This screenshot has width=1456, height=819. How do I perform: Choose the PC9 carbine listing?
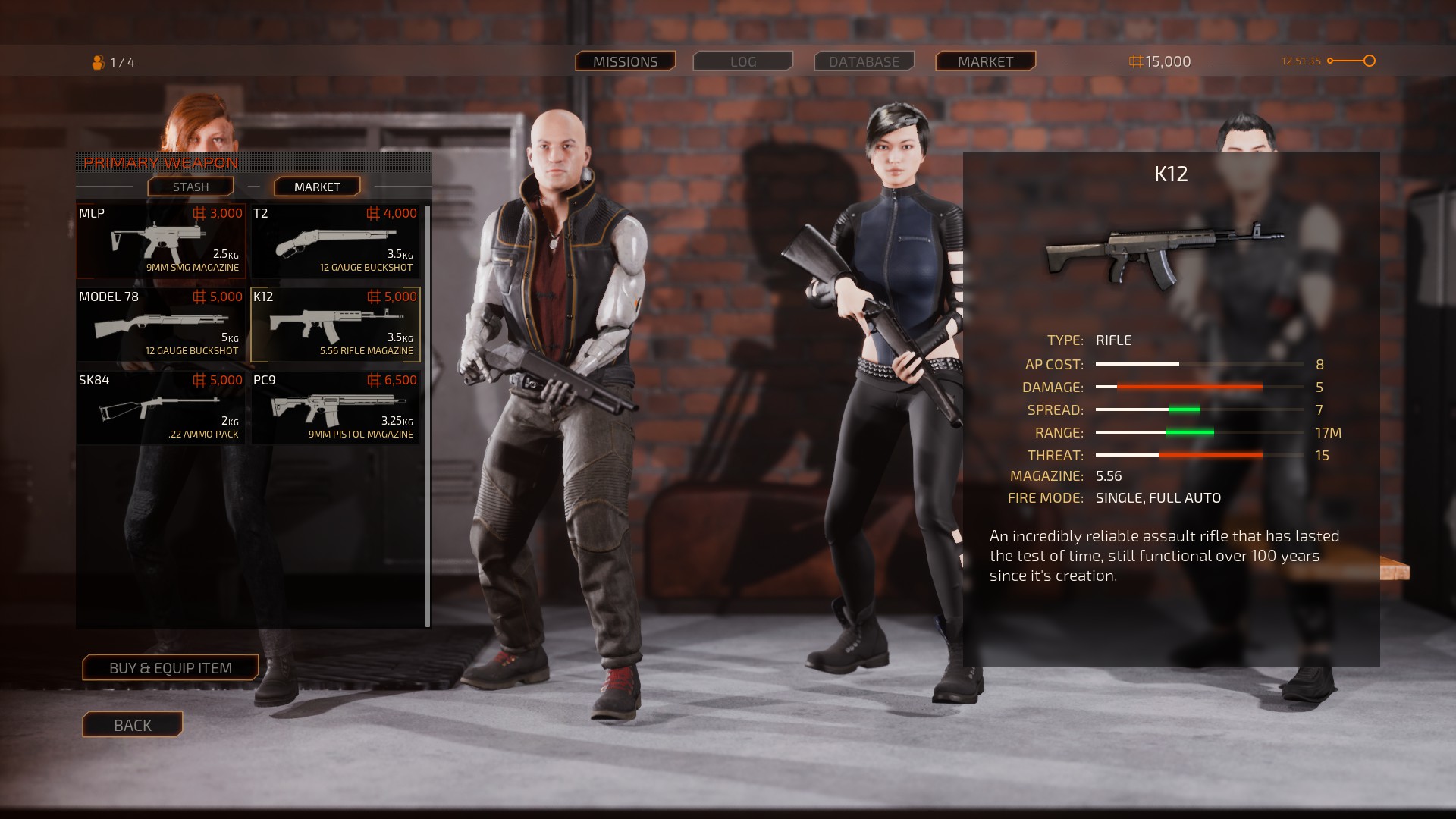tap(335, 407)
